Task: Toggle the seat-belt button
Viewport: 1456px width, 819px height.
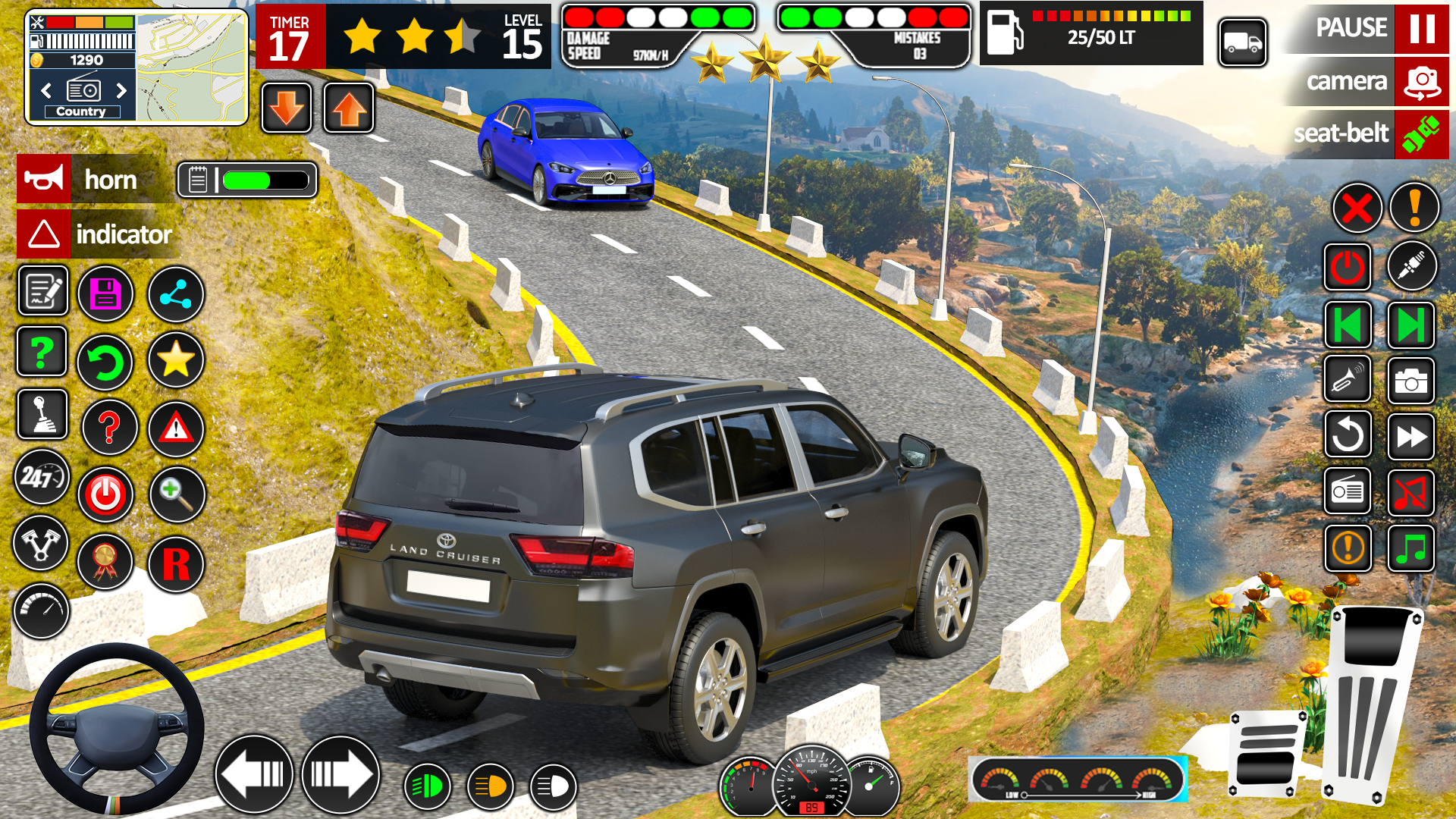Action: (1420, 134)
